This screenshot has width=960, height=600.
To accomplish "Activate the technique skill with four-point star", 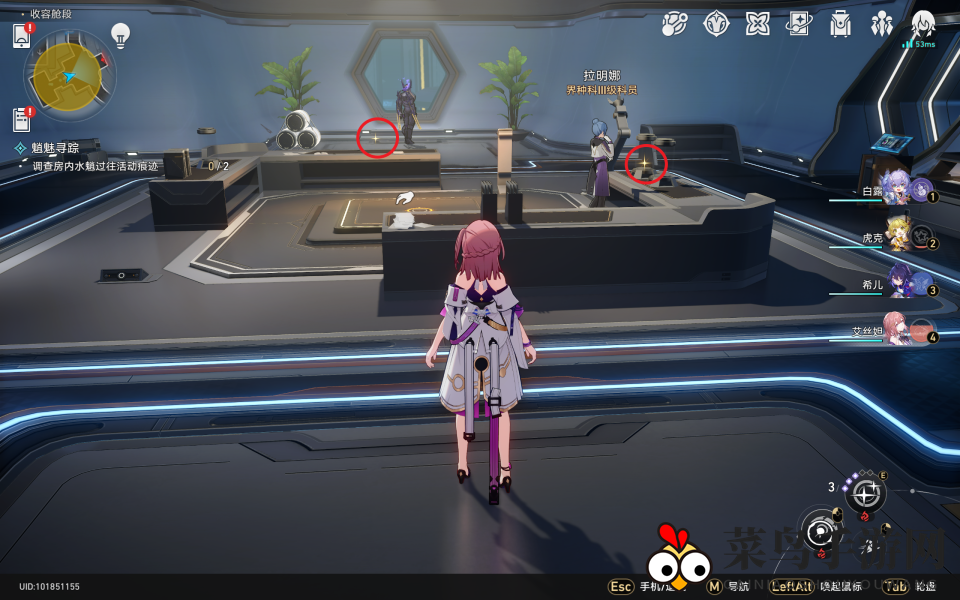I will (x=866, y=492).
